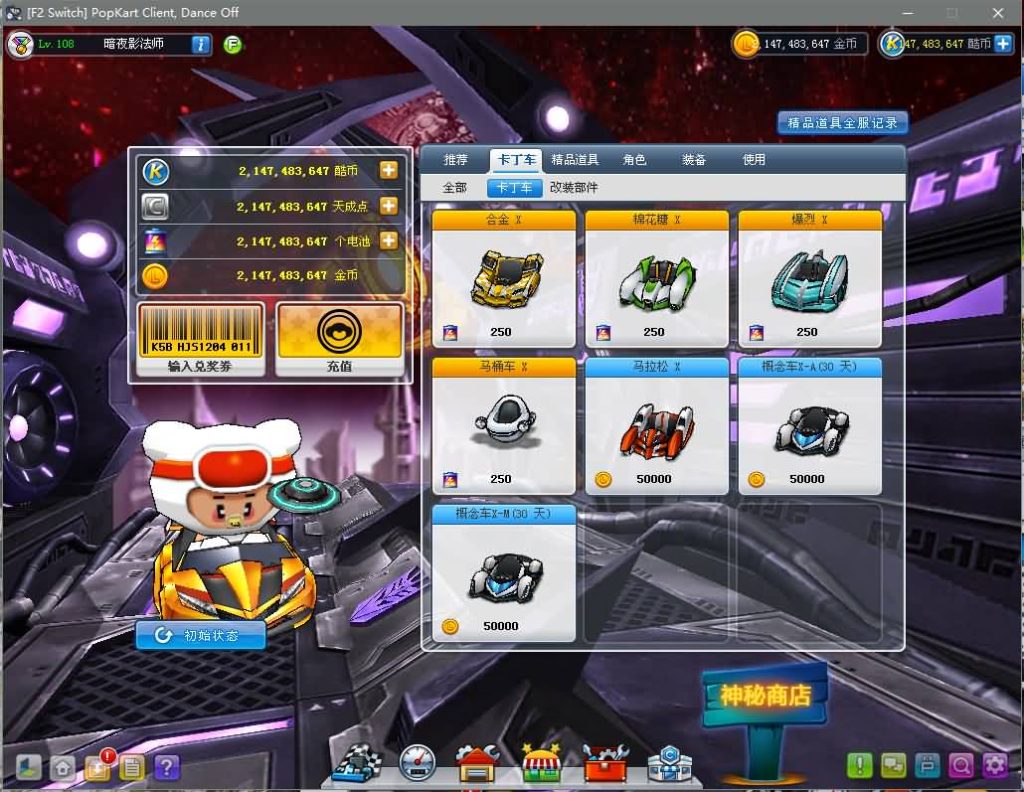This screenshot has height=792, width=1024.
Task: Click the 输入兑奖券 barcode button
Action: (201, 340)
